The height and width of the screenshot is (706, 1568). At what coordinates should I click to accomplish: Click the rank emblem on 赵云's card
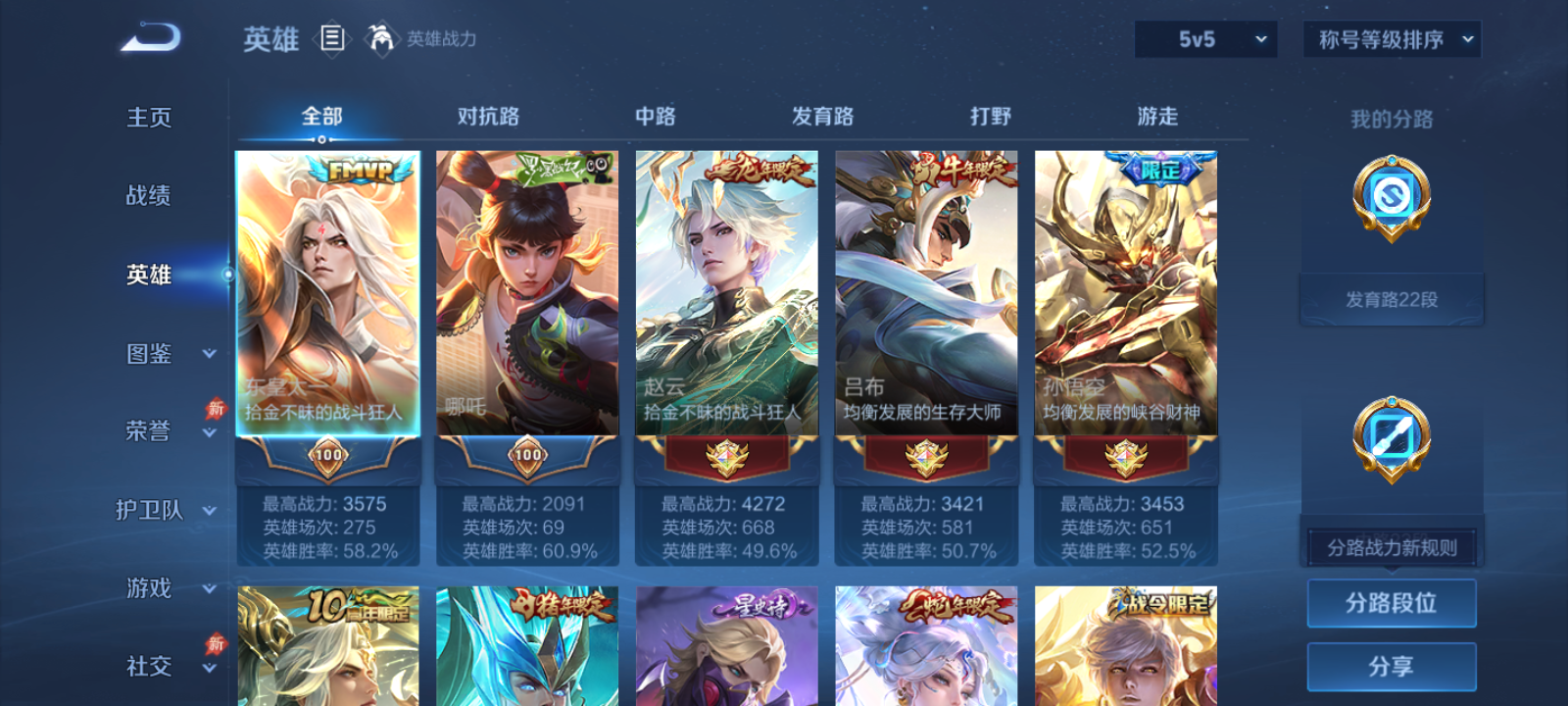(x=725, y=456)
